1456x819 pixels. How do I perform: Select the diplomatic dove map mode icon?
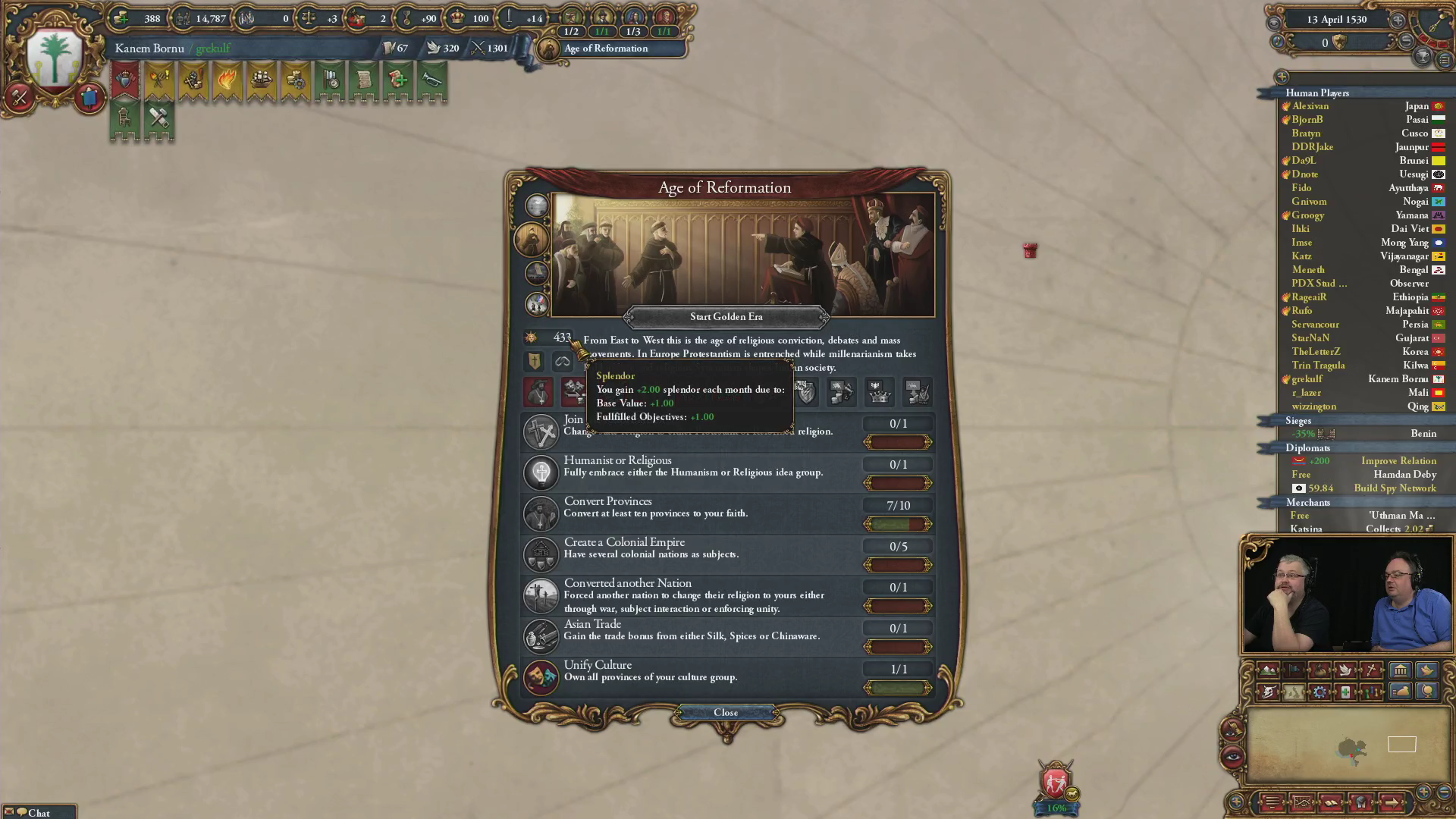(x=1346, y=670)
